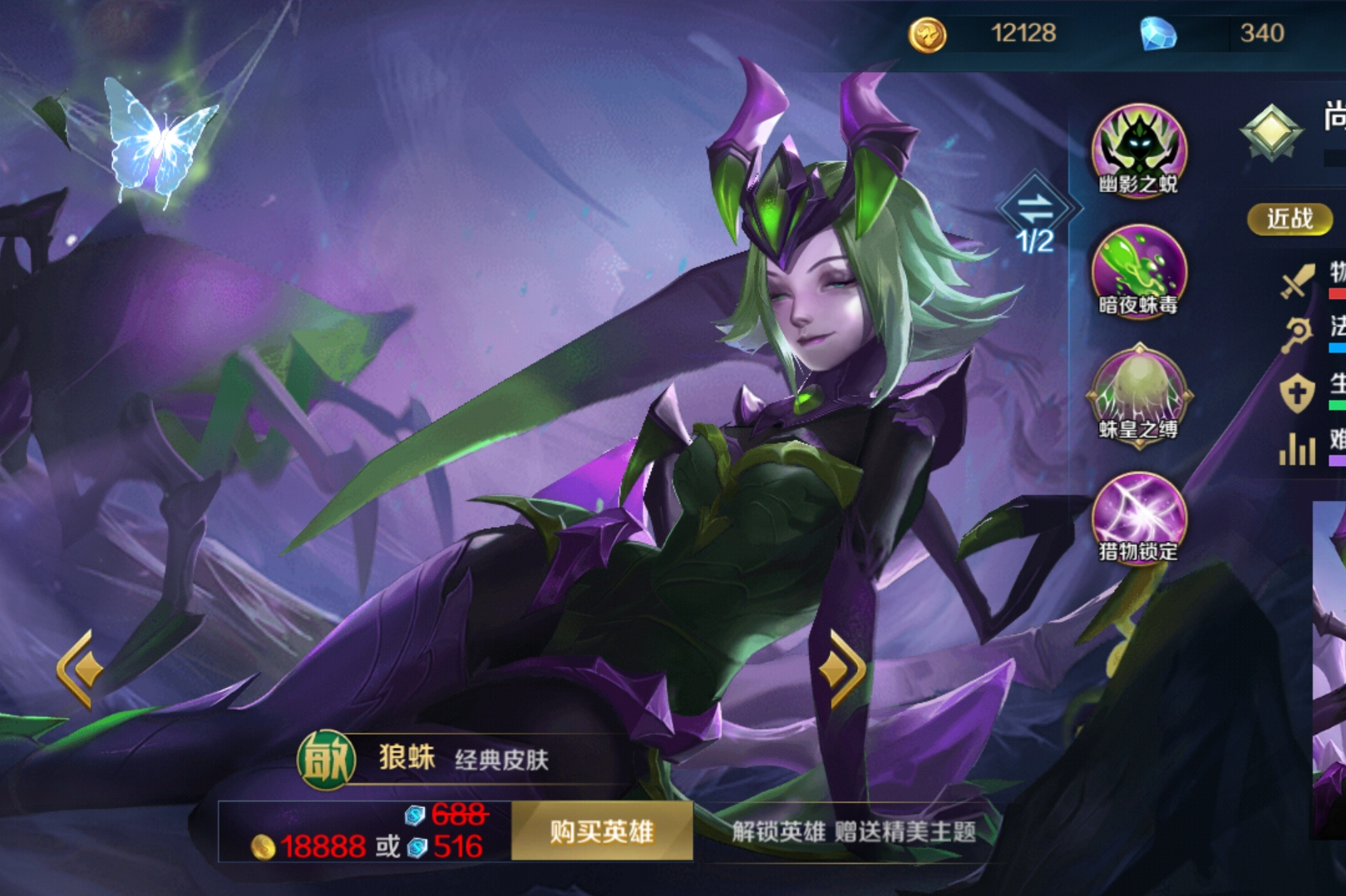Show the previous hero with left arrow
Screen dimensions: 1346x896
pyautogui.click(x=78, y=669)
